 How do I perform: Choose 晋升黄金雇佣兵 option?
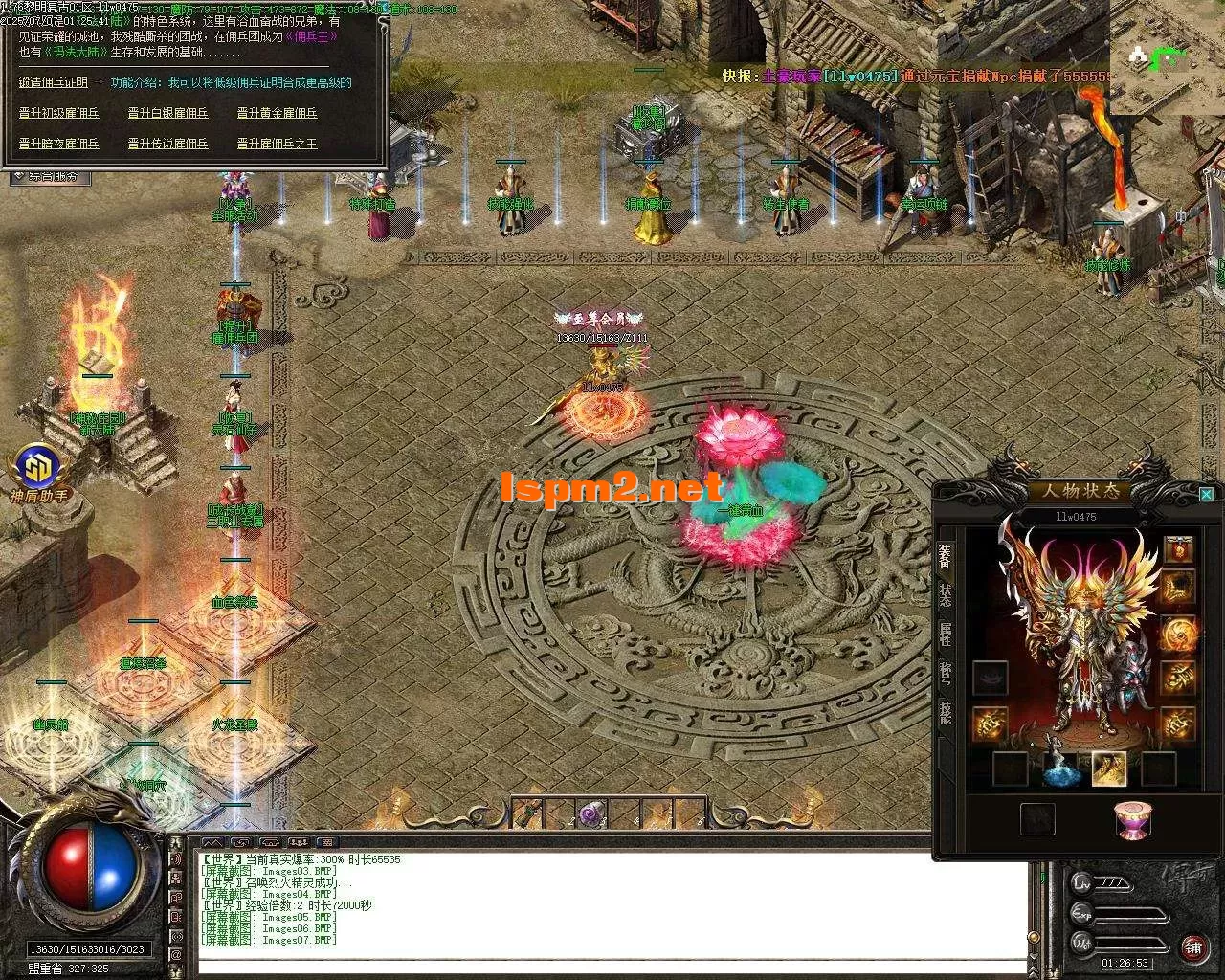tap(278, 113)
